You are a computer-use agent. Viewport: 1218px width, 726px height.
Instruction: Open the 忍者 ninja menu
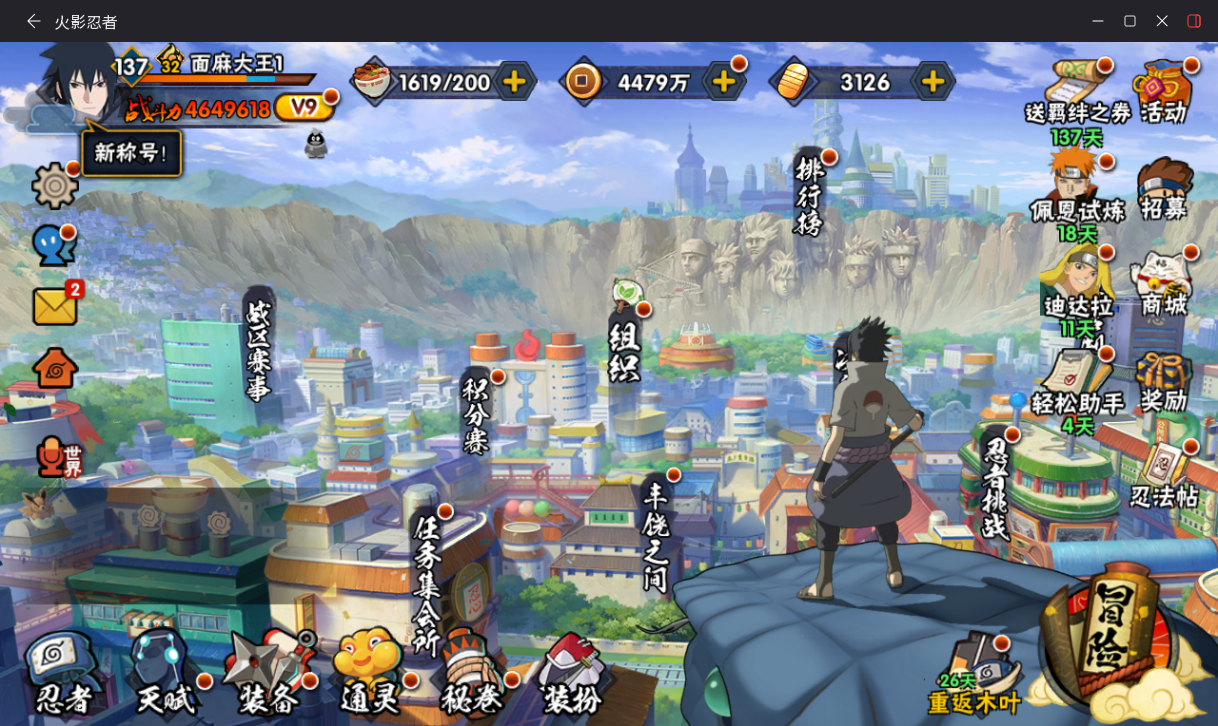click(x=62, y=671)
